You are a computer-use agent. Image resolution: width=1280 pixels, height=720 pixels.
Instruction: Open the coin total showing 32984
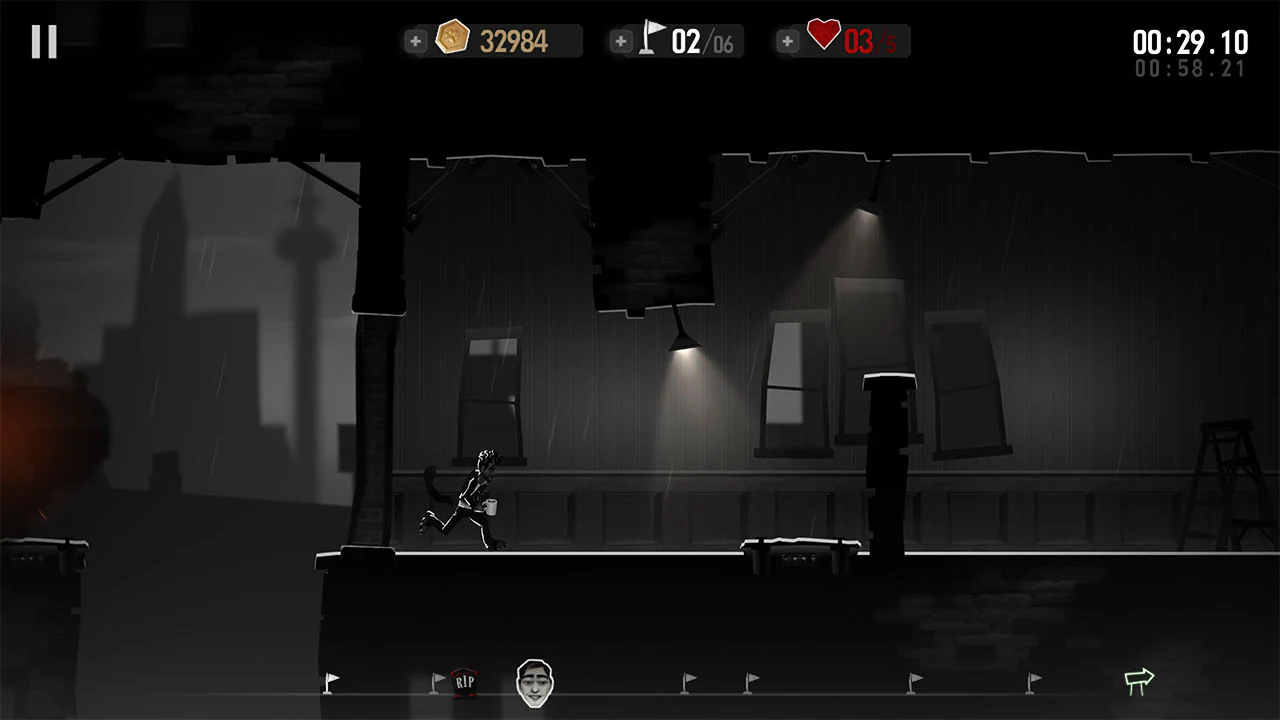(x=513, y=39)
